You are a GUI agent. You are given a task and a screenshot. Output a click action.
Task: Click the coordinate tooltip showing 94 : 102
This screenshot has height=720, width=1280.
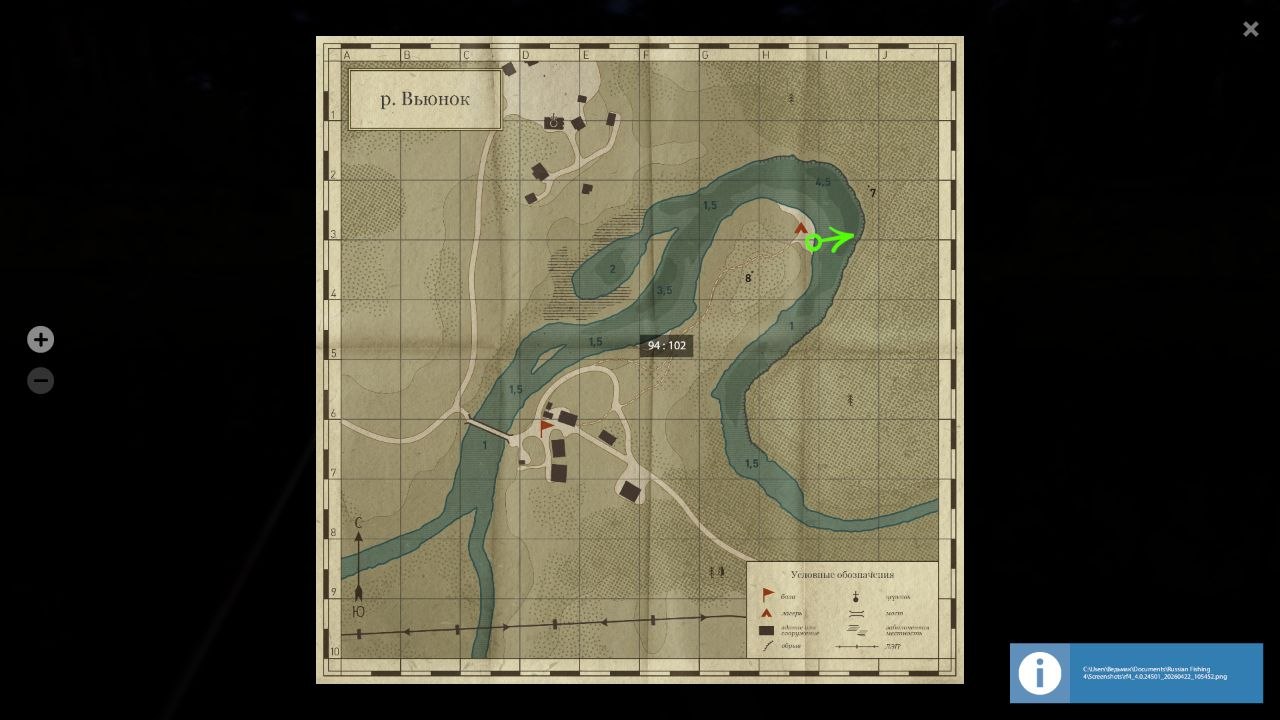[667, 345]
